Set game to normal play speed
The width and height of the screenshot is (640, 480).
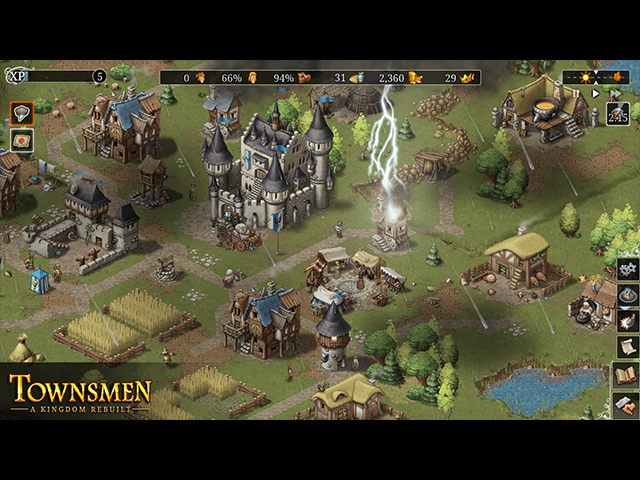[596, 93]
